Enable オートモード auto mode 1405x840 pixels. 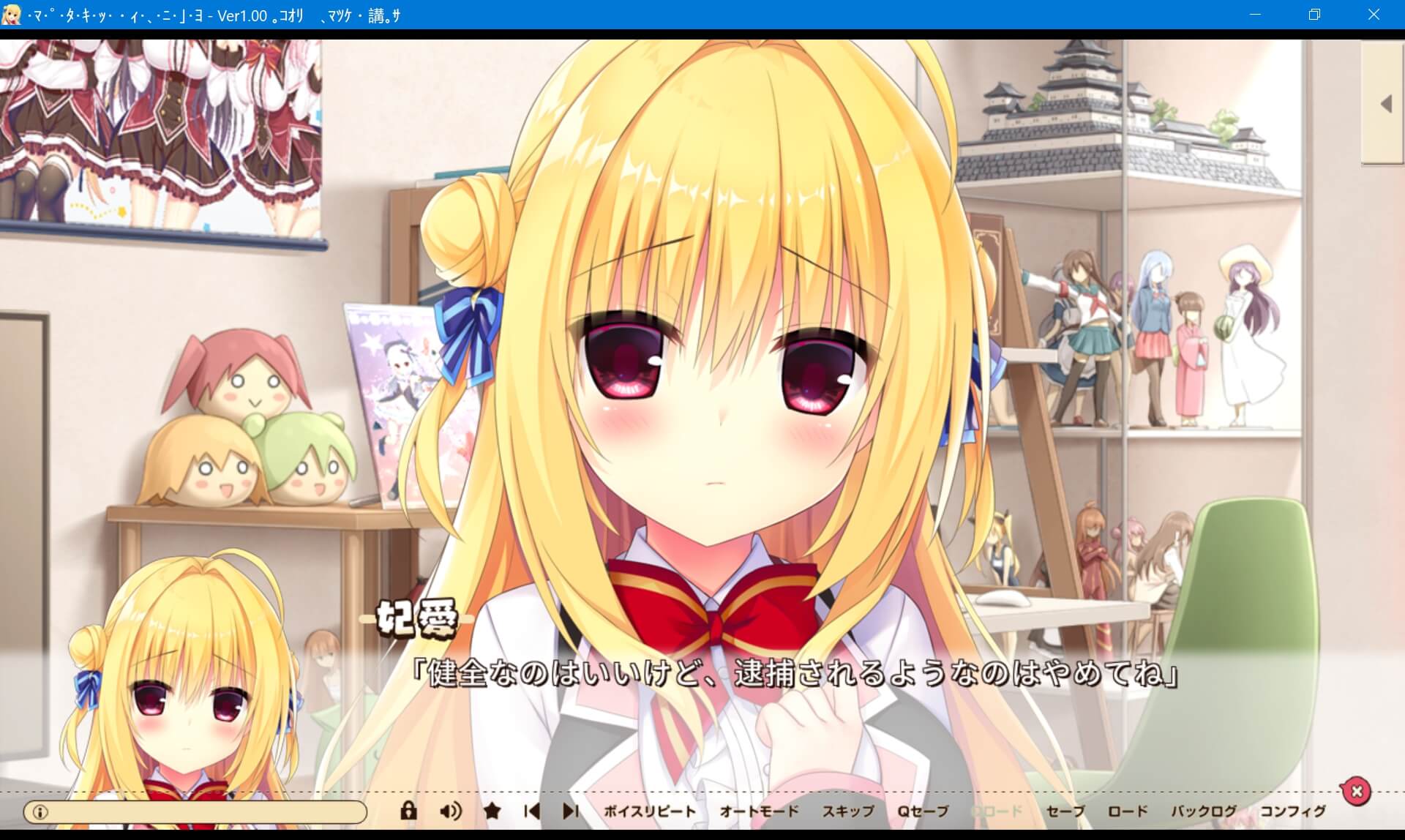(759, 811)
